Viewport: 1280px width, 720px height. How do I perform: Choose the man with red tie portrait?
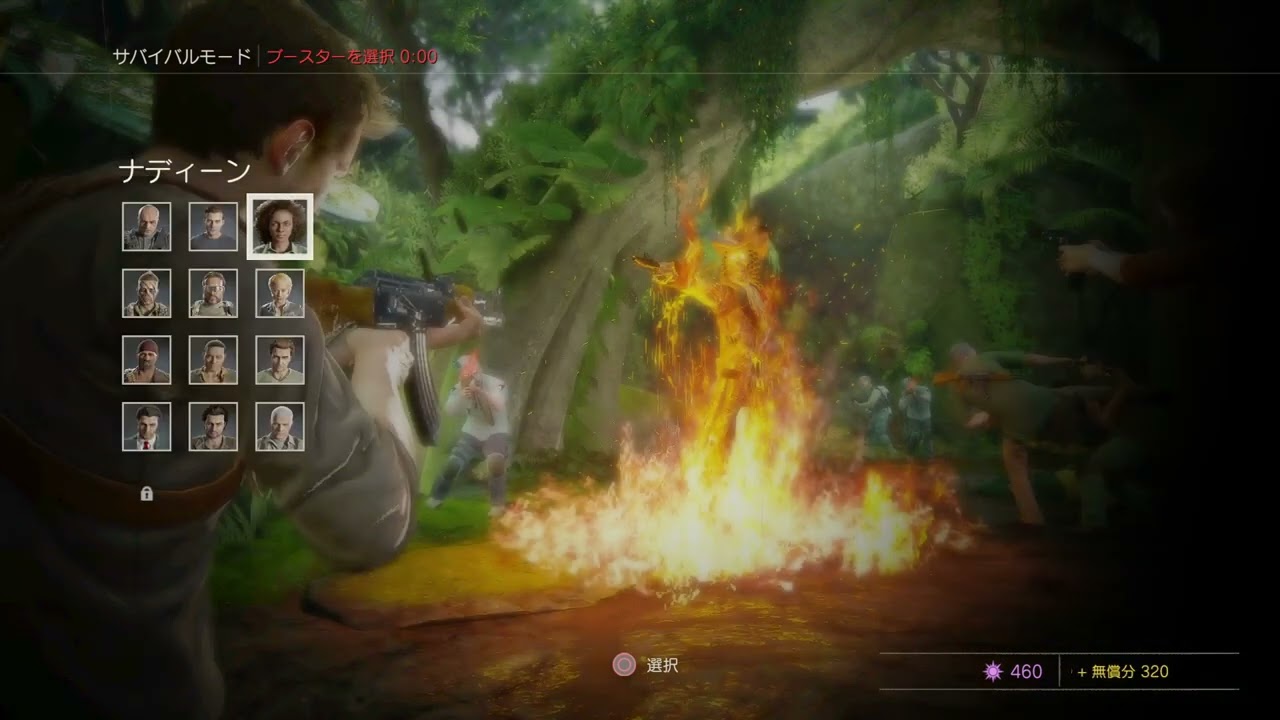[147, 427]
